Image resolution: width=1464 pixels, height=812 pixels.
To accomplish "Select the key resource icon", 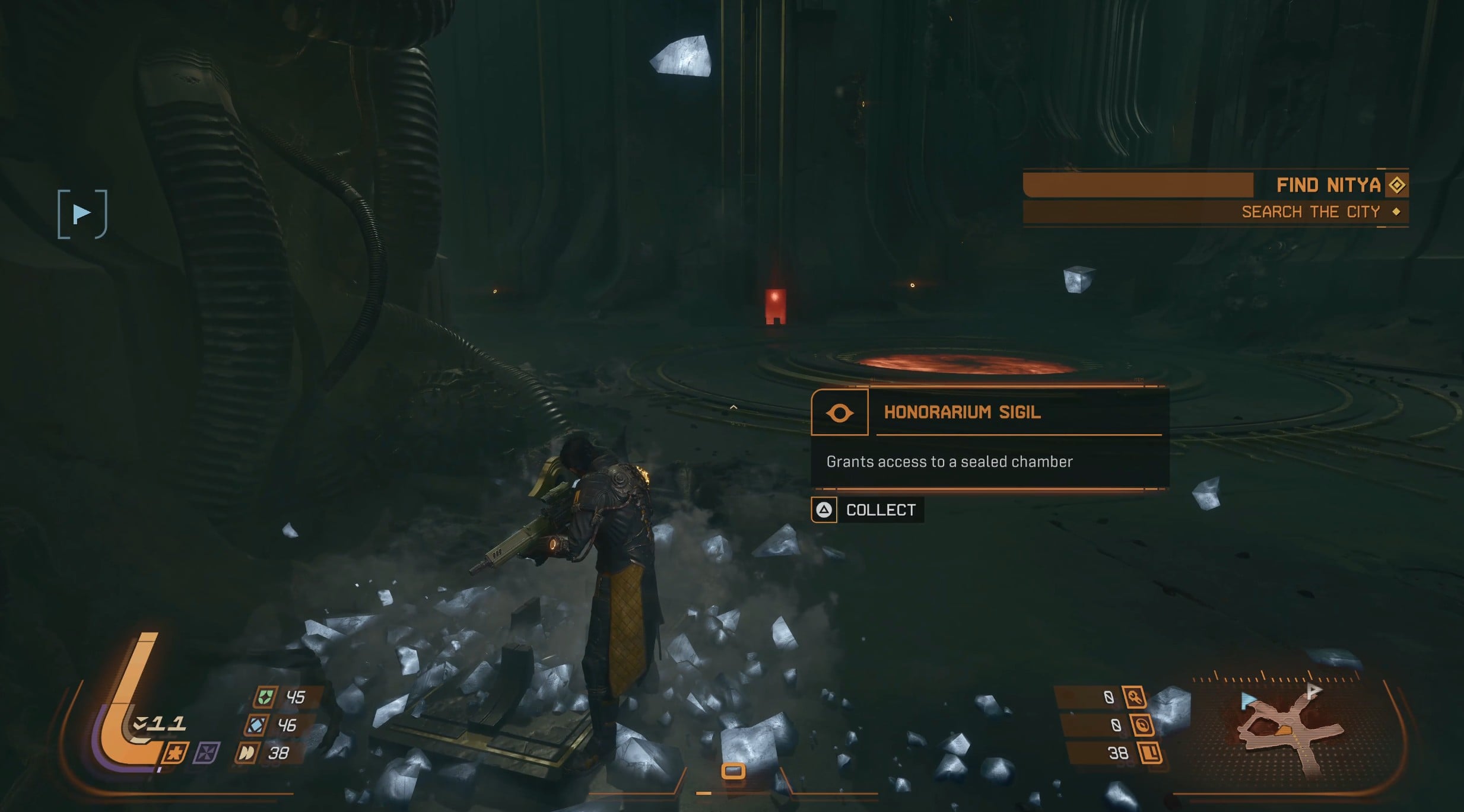I will [1134, 698].
